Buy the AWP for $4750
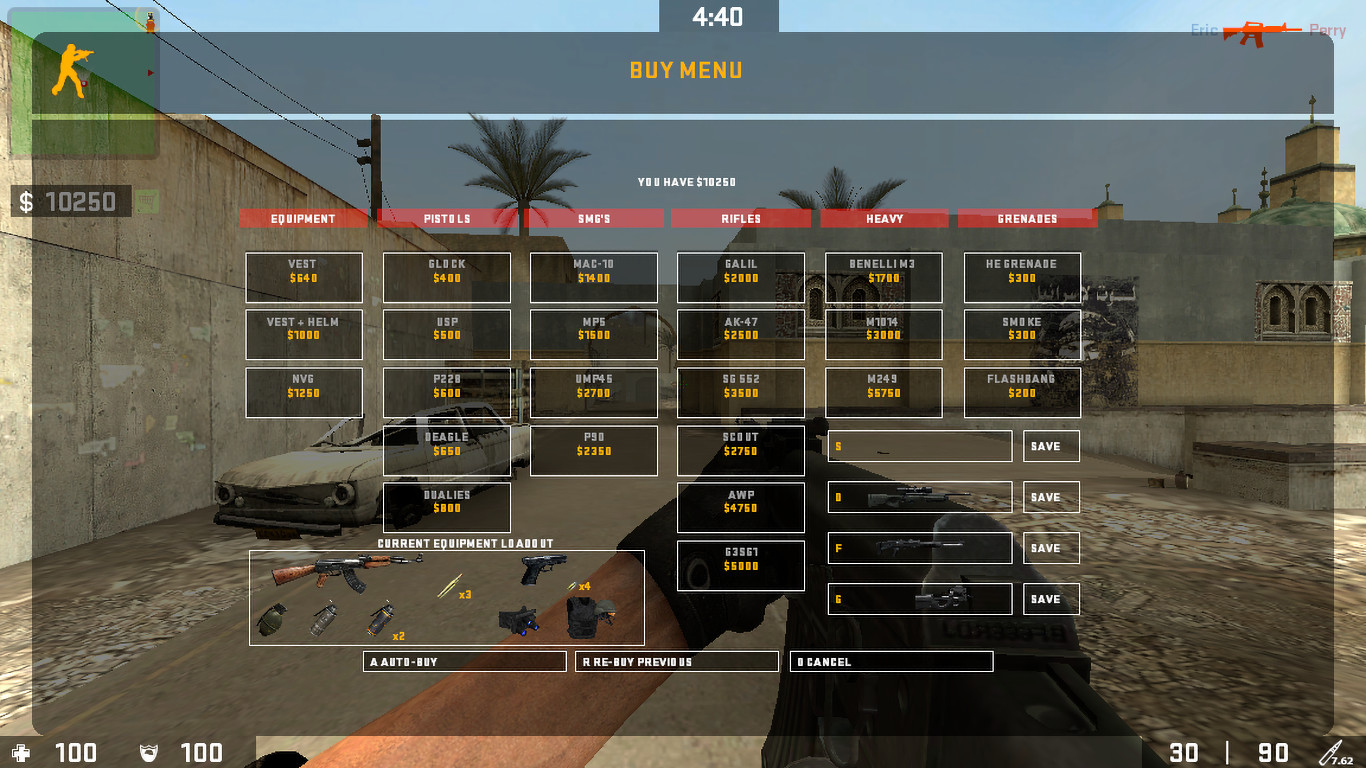 coord(740,507)
